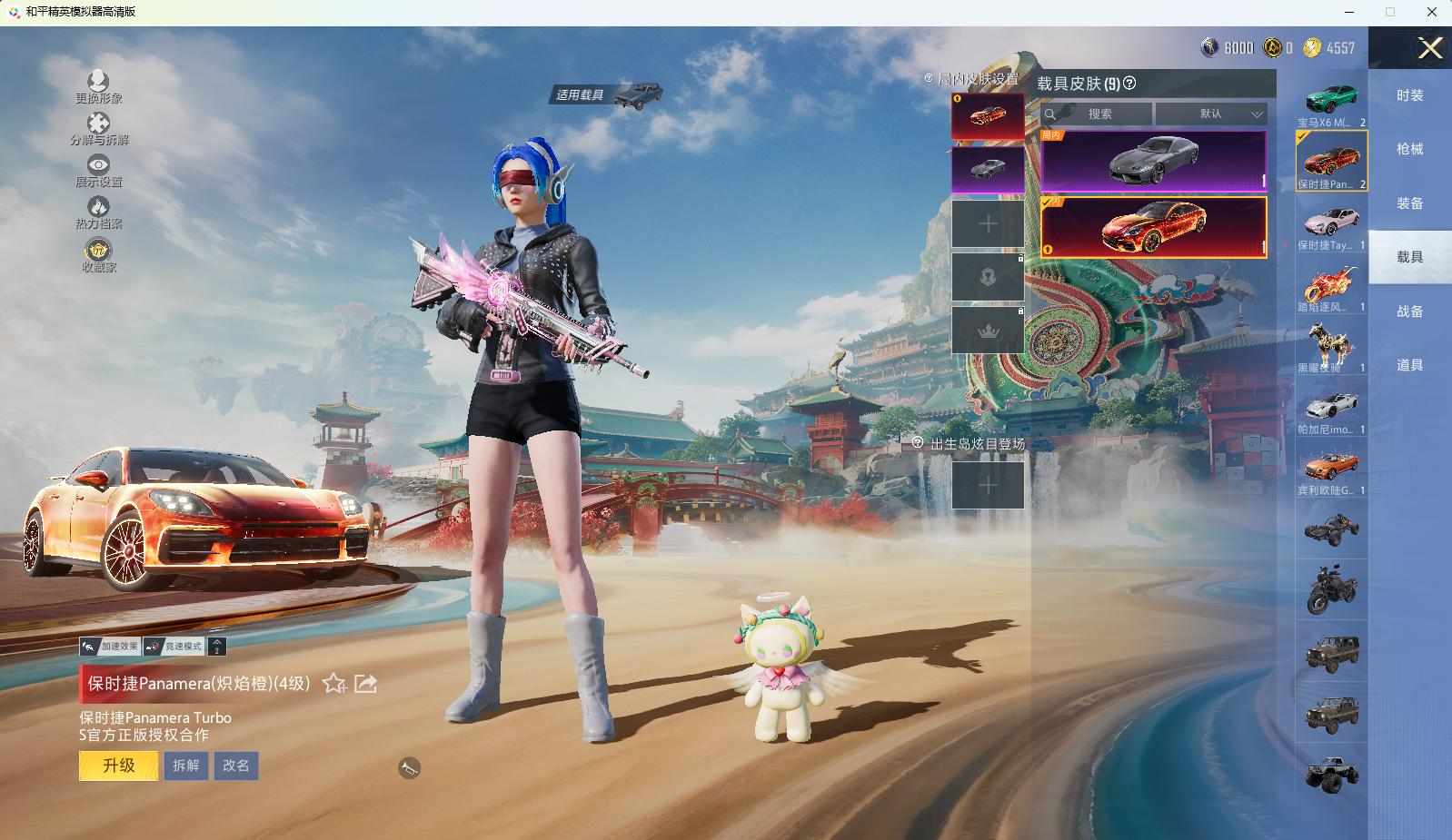
Task: Favorite the vehicle with the star icon
Action: pos(334,683)
